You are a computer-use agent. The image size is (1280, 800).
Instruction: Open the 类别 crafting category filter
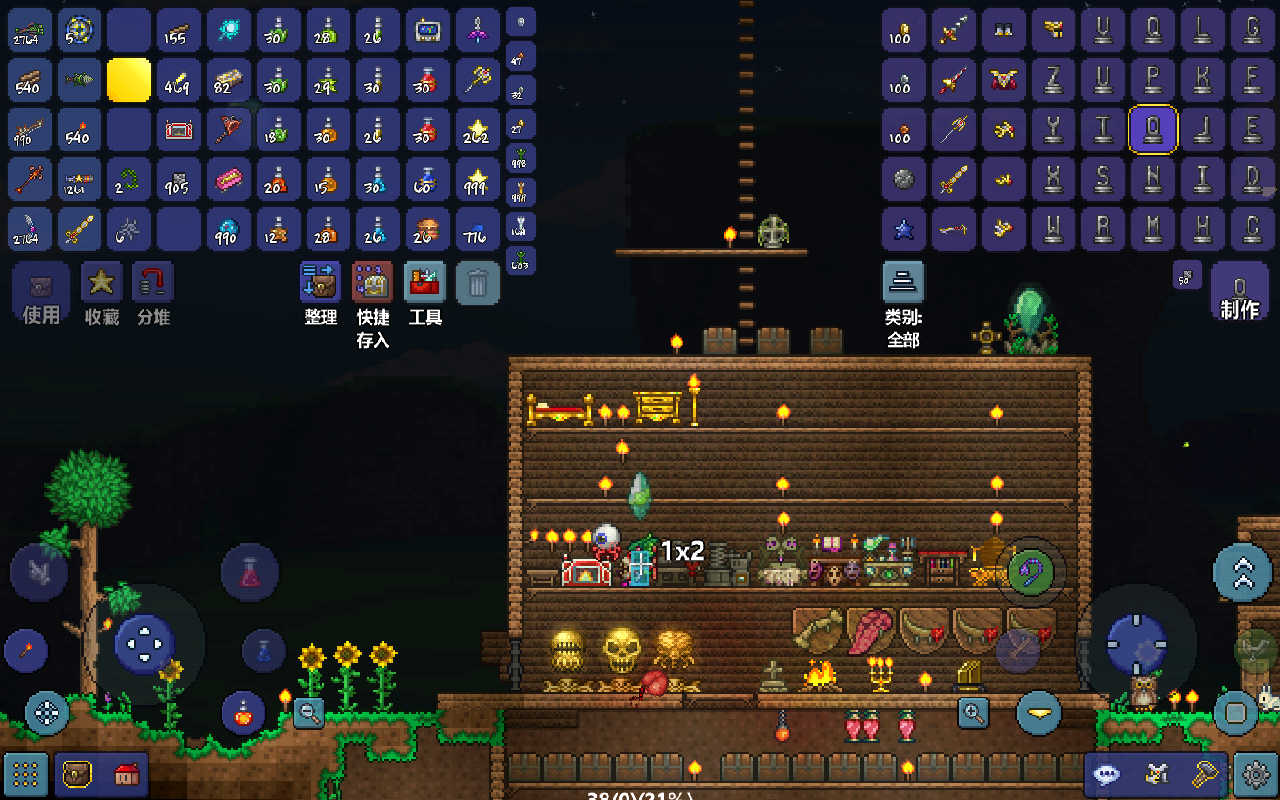click(x=903, y=283)
